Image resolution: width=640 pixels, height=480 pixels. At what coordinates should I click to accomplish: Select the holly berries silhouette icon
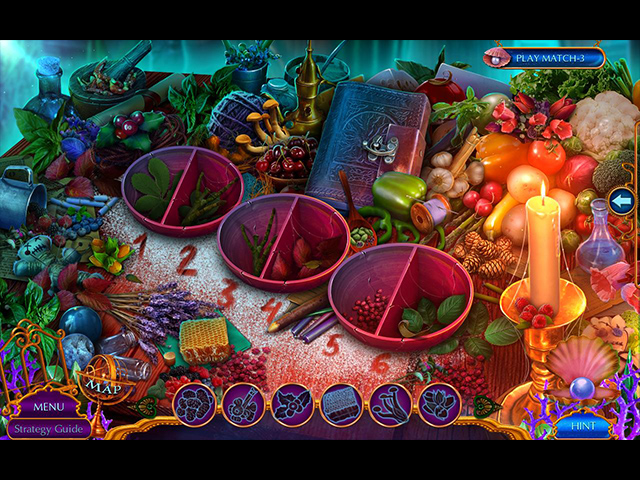tap(293, 405)
